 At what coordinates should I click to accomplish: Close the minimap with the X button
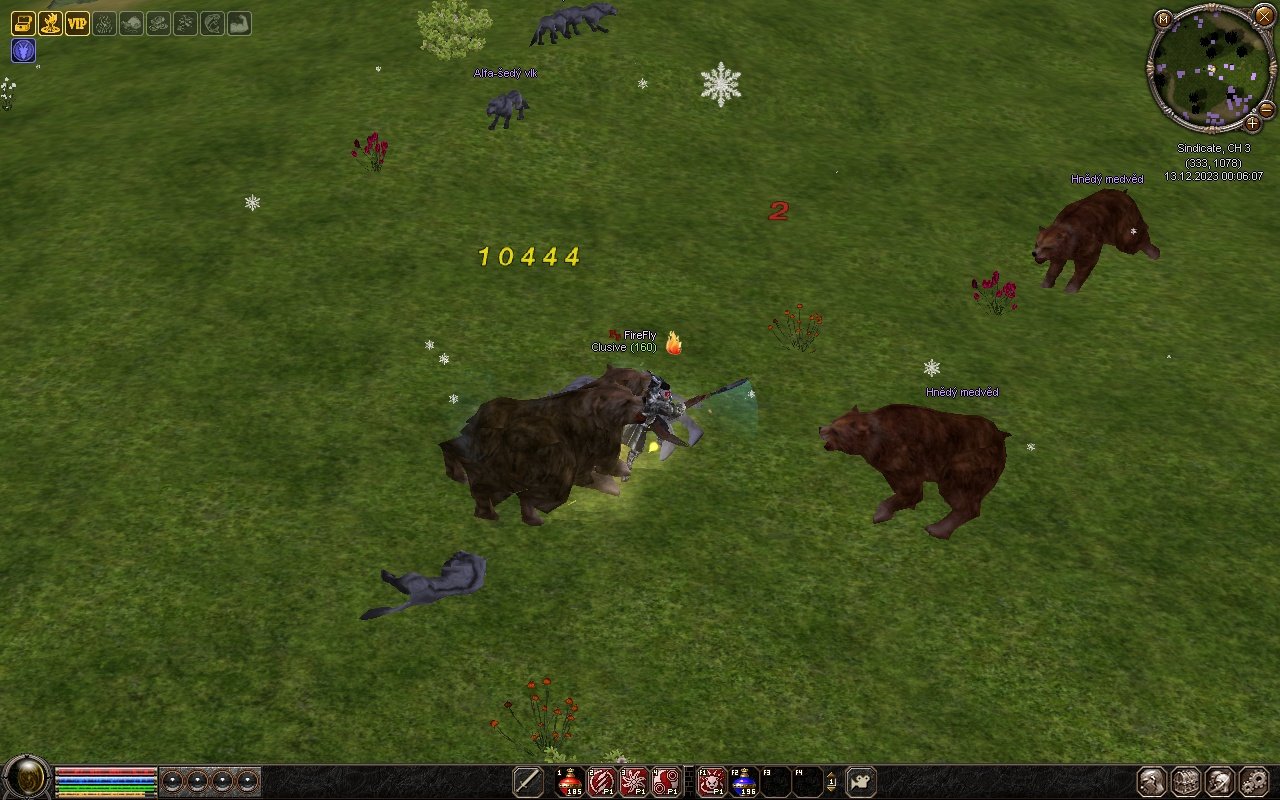coord(1264,15)
